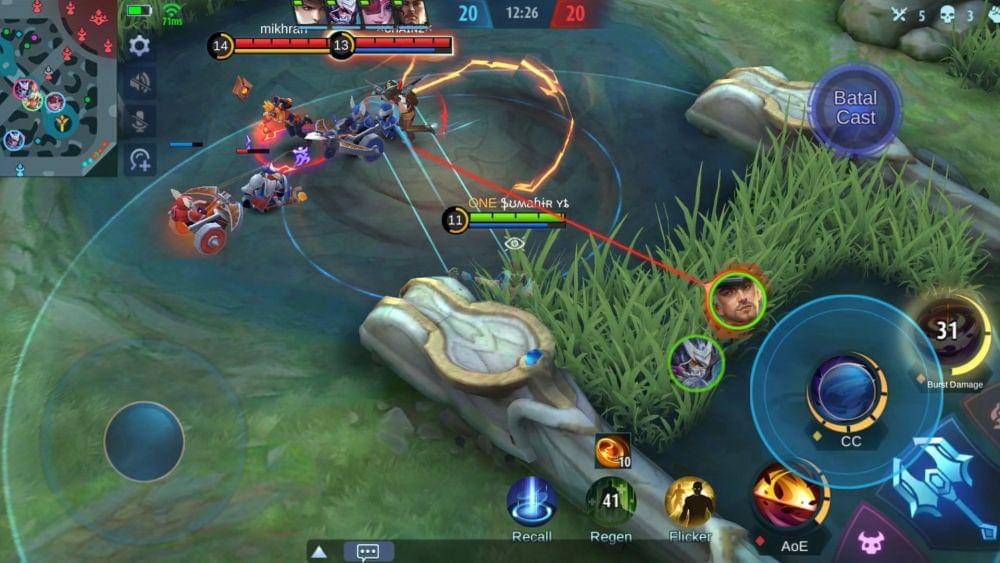Cast the Flicker battle spell
The height and width of the screenshot is (563, 1000).
click(x=690, y=502)
